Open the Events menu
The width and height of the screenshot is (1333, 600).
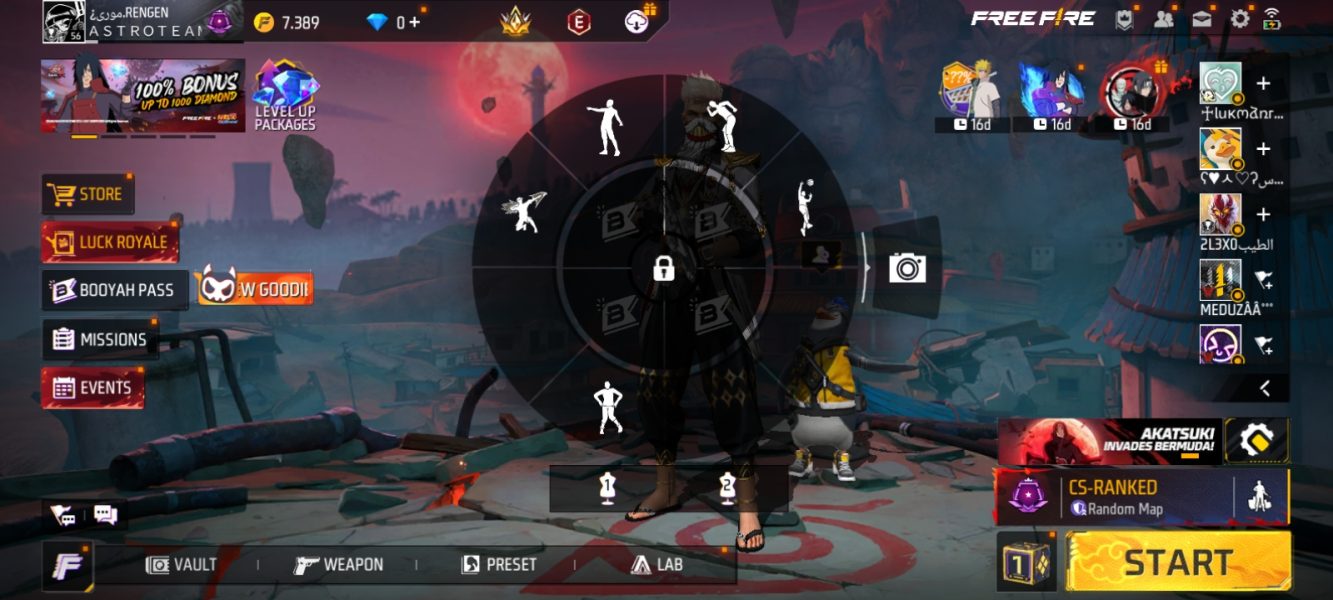[93, 388]
